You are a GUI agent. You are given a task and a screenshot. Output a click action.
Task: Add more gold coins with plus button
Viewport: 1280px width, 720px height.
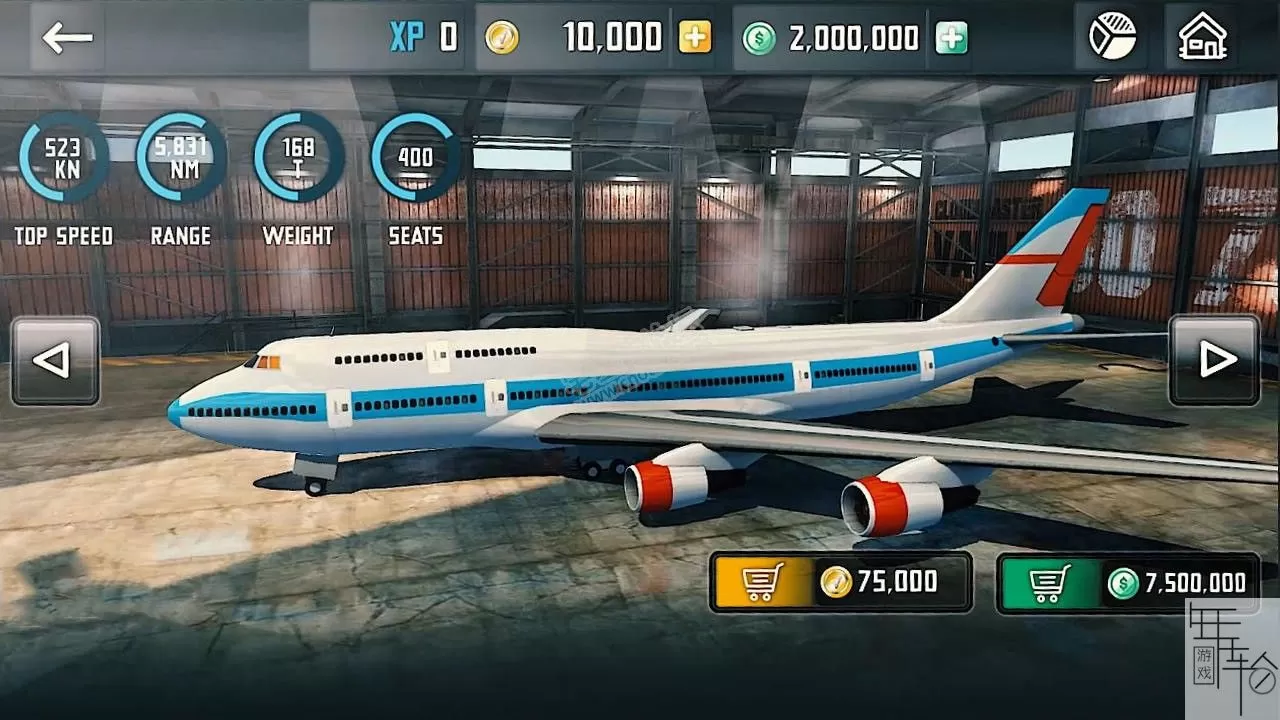click(695, 38)
